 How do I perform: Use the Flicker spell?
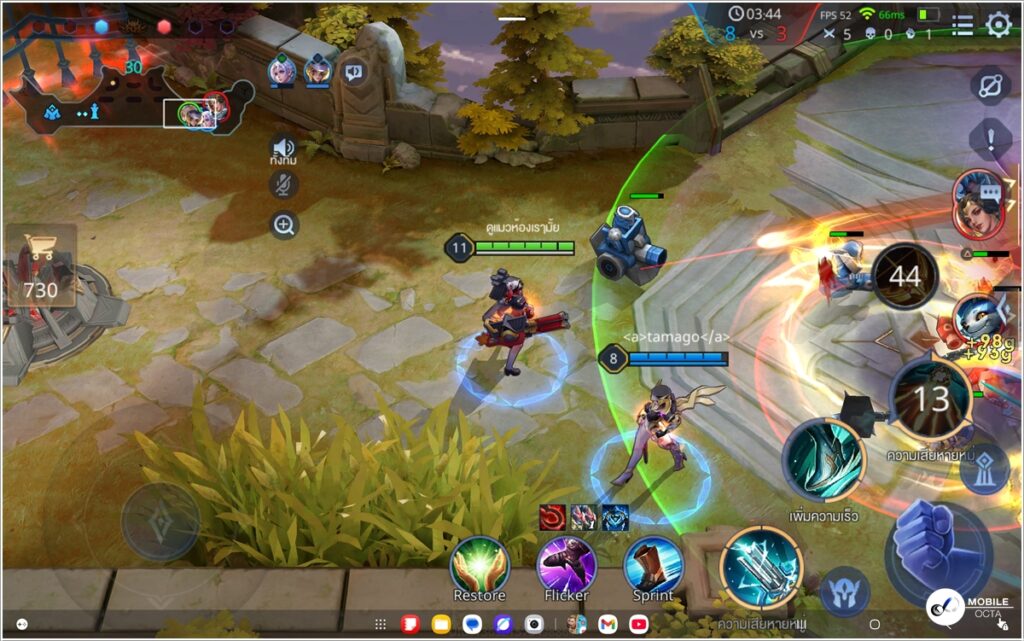pyautogui.click(x=566, y=564)
